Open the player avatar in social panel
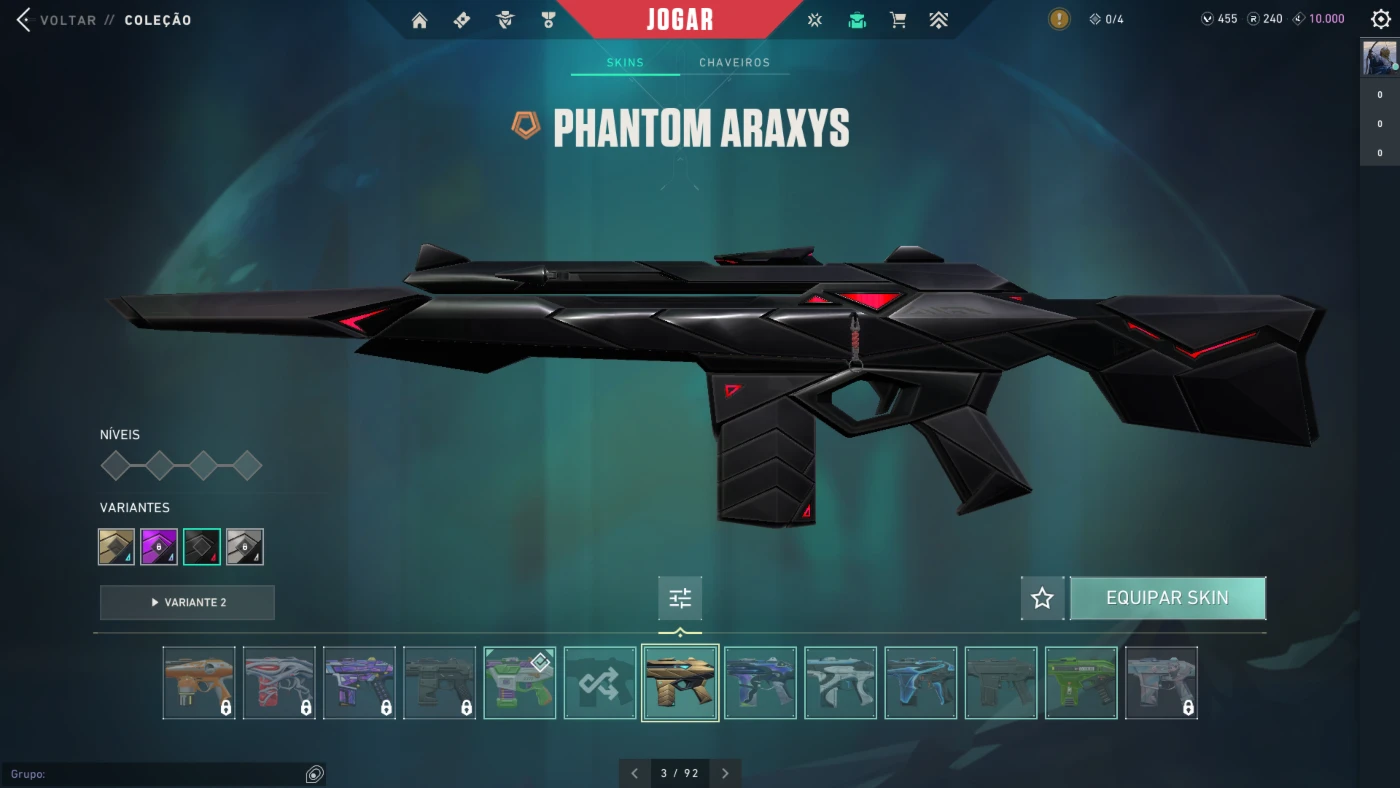 pos(1379,58)
